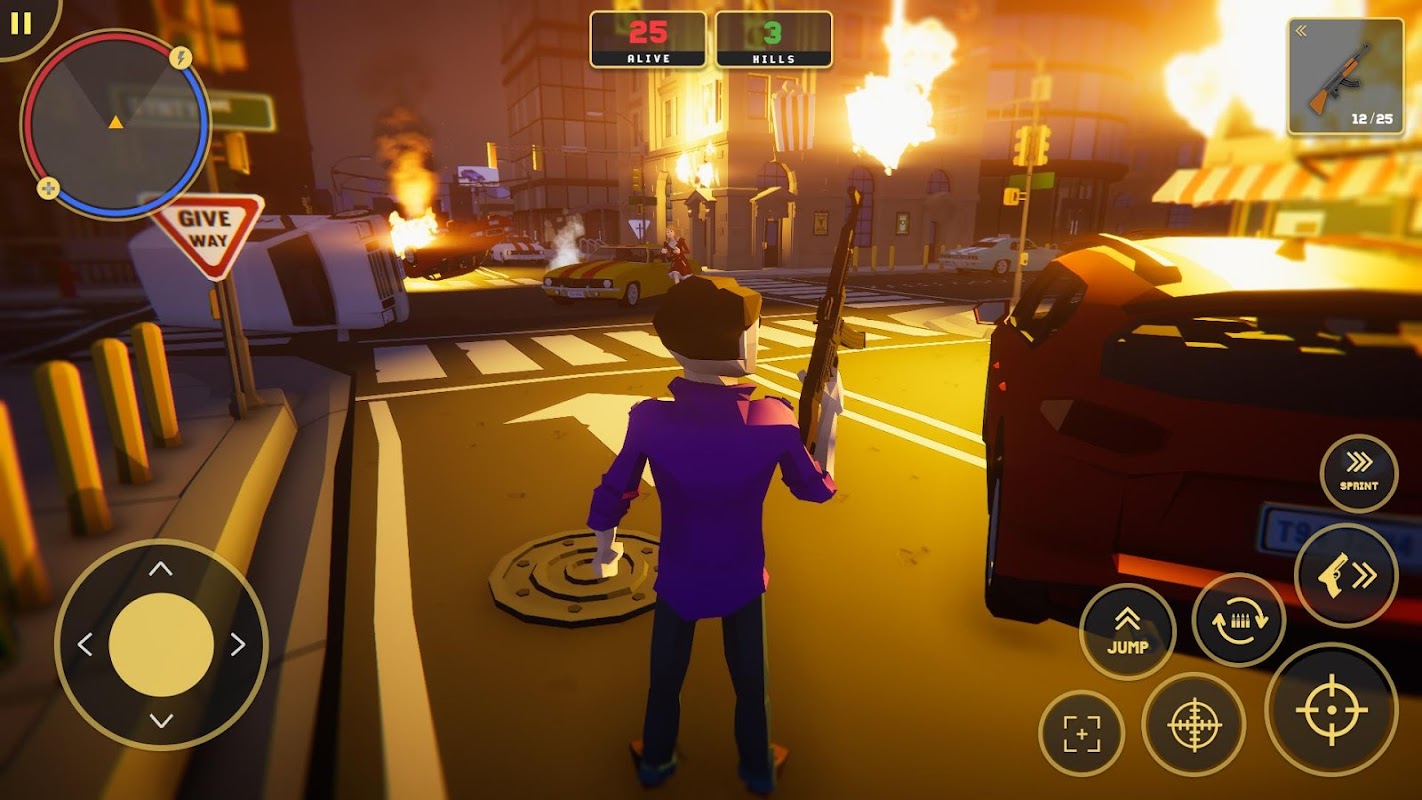
Task: Activate the Sprint button
Action: pos(1359,473)
